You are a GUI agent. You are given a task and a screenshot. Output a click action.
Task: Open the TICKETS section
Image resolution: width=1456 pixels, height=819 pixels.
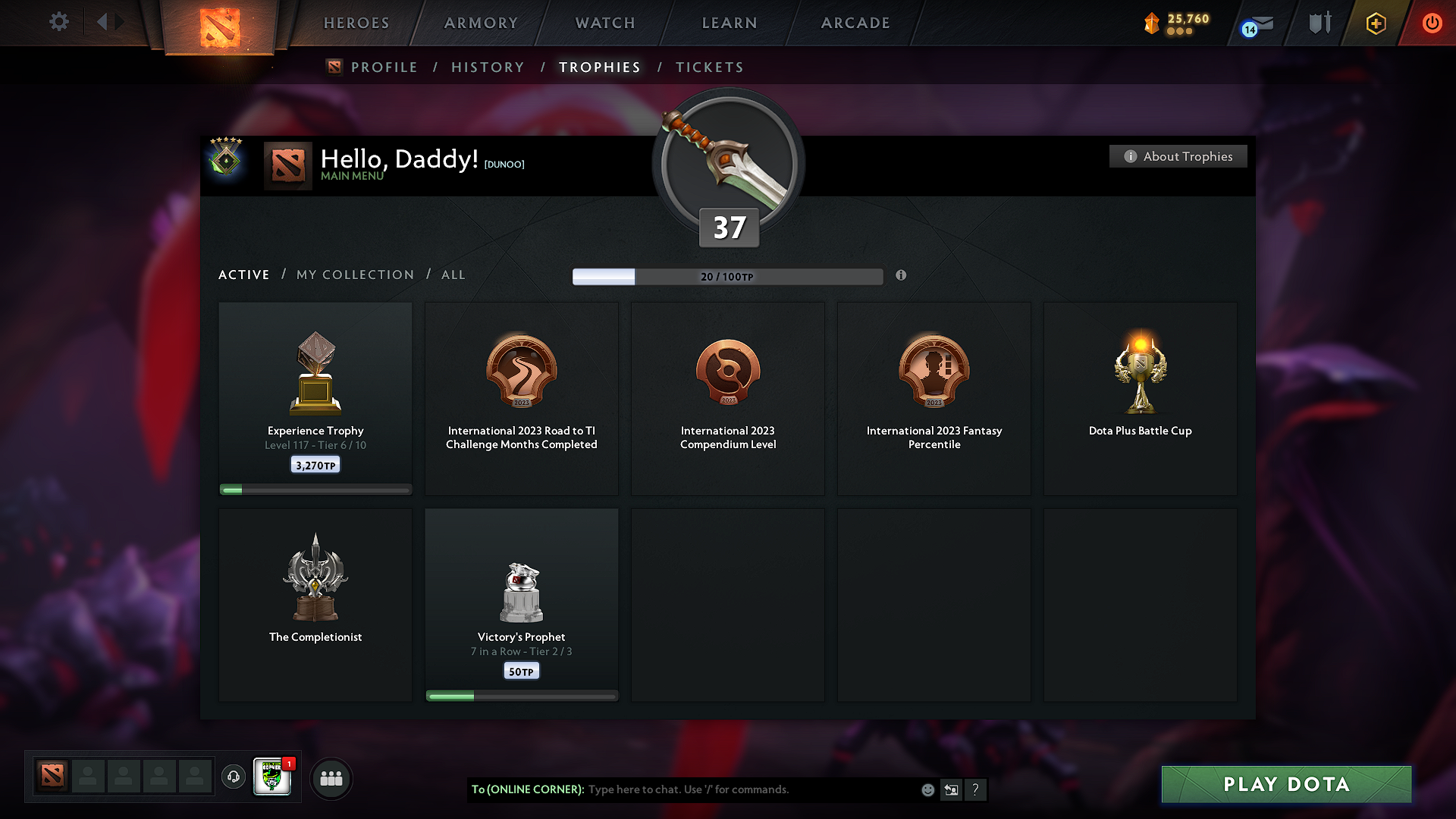click(x=709, y=67)
